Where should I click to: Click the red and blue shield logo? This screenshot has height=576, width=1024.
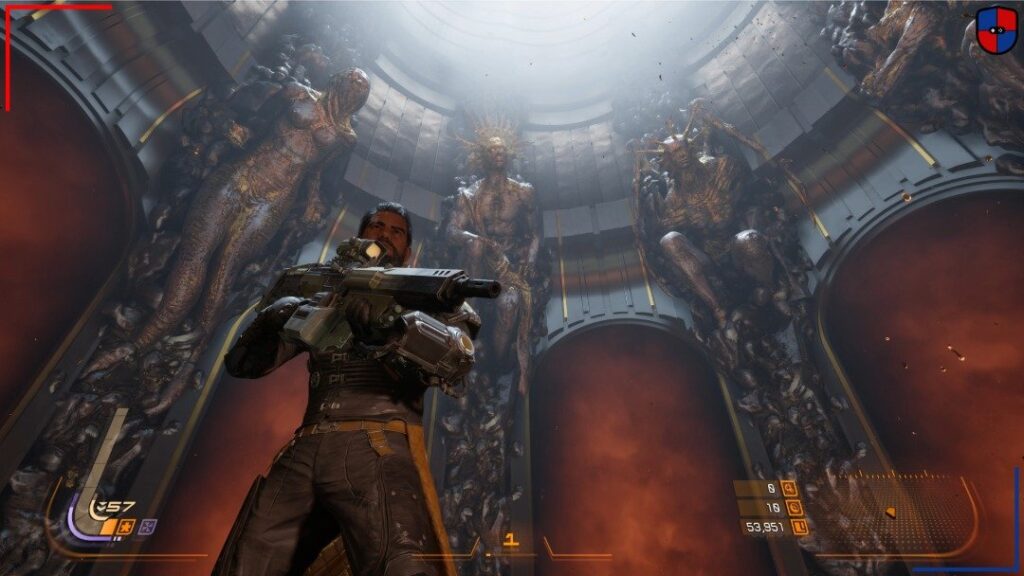point(995,30)
